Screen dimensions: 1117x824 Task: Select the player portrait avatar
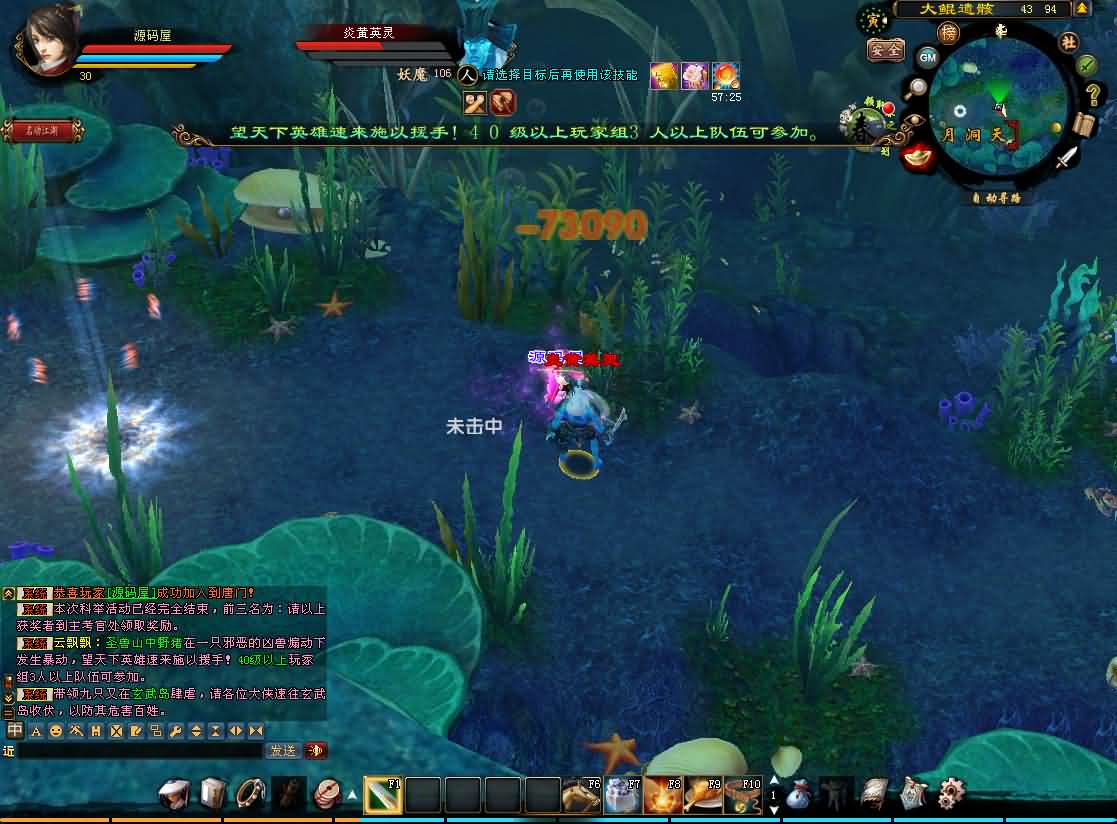point(49,38)
